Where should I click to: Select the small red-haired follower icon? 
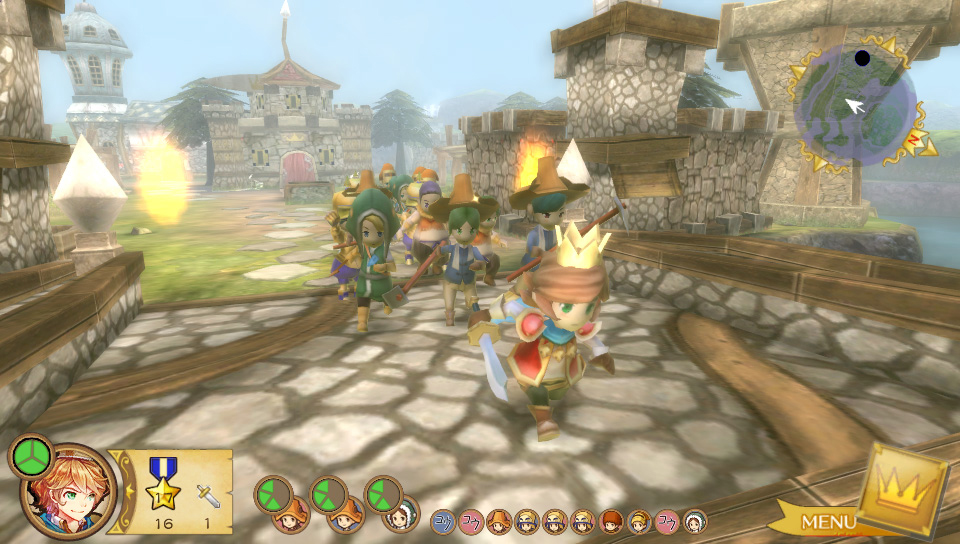(611, 520)
